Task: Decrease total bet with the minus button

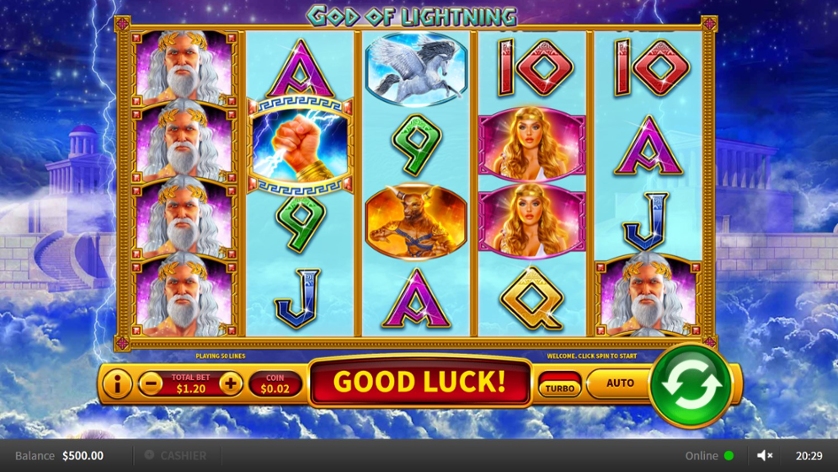Action: [x=151, y=383]
